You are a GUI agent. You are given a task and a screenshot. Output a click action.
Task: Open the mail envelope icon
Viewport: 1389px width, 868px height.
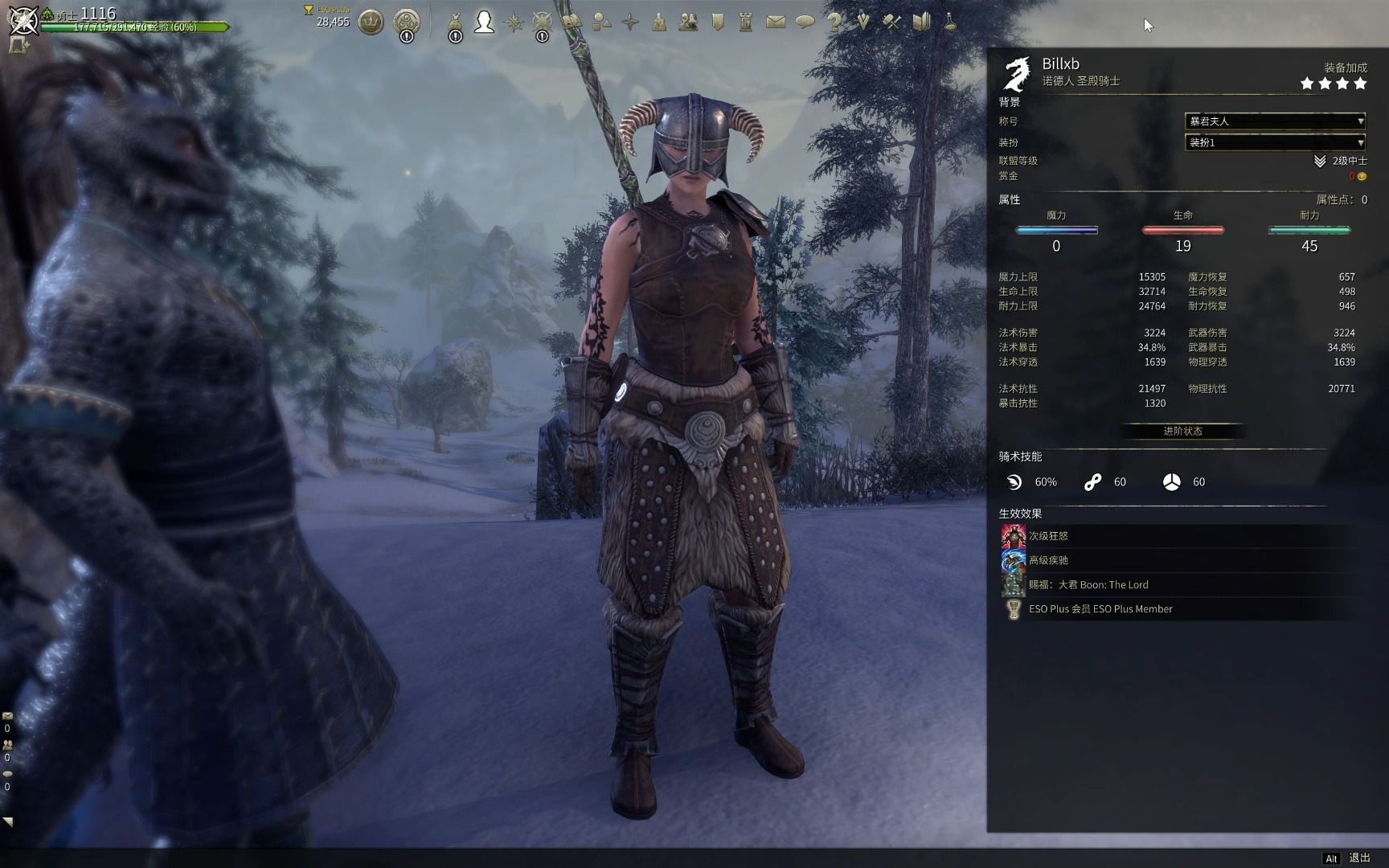(776, 23)
